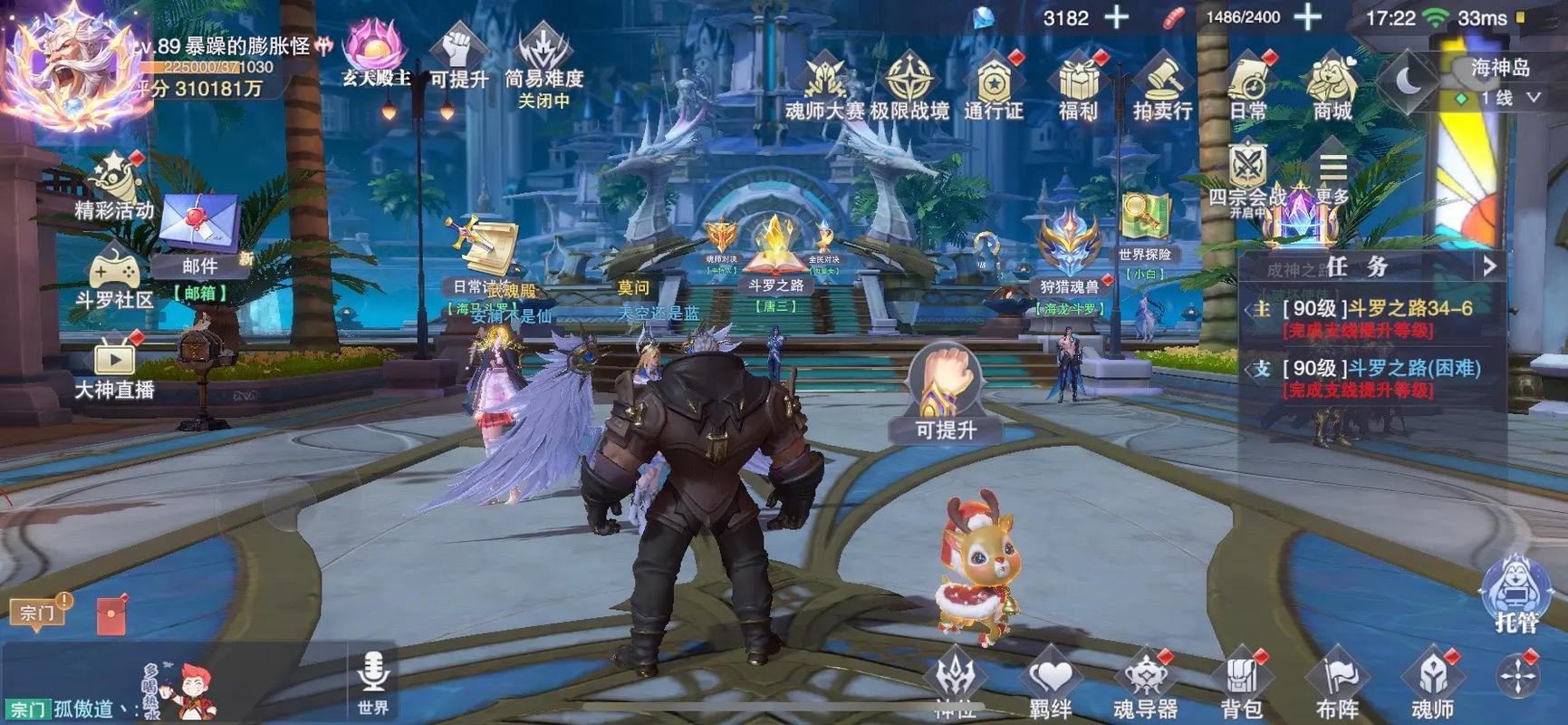Watch the 大神直播 live stream
The height and width of the screenshot is (725, 1568).
pyautogui.click(x=114, y=367)
